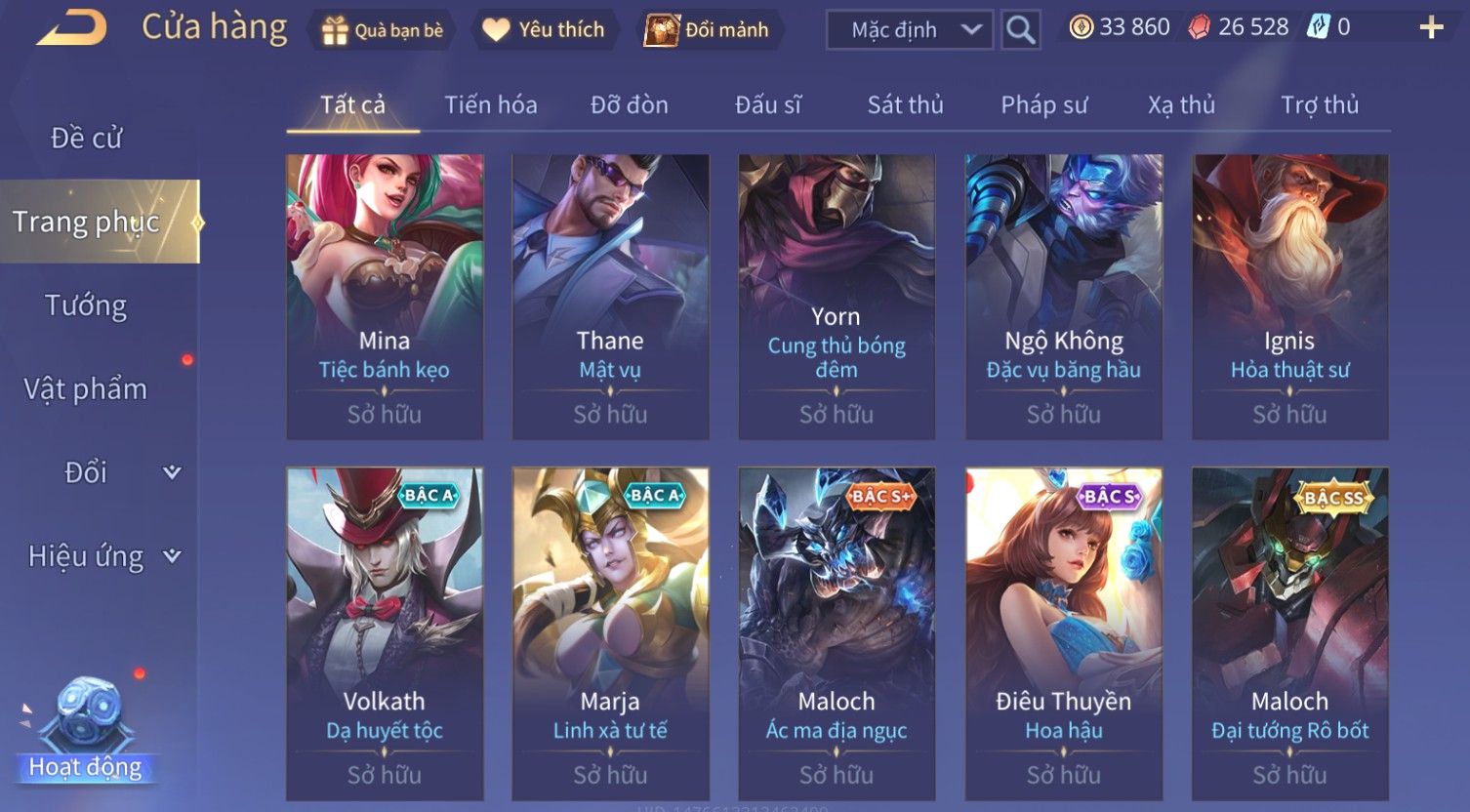Open Quà bạn bè friend gifts

[x=383, y=30]
